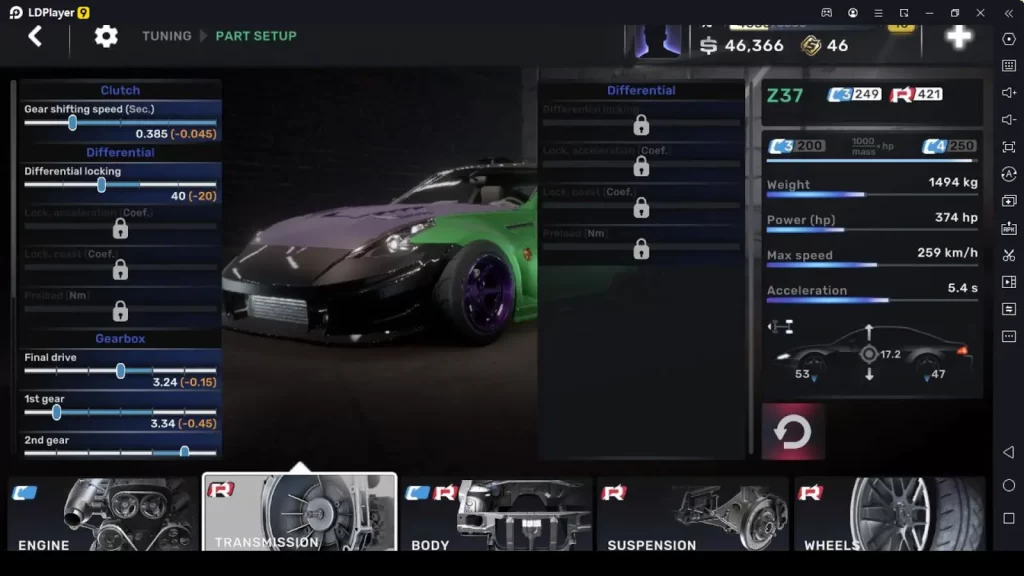Choose the Suspension parts category
1024x576 pixels.
pos(693,514)
